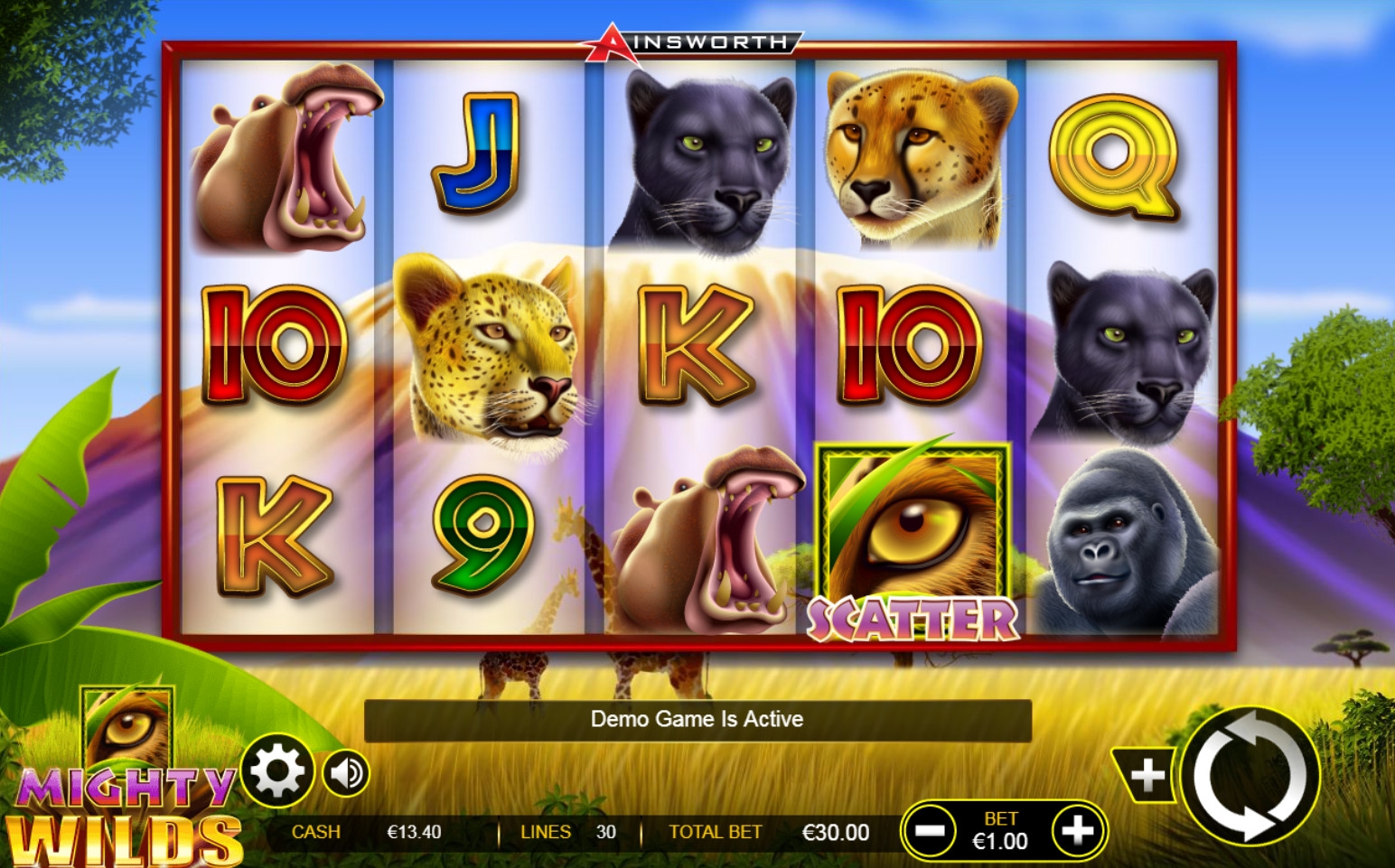This screenshot has height=868, width=1395.
Task: Increase the bet with the round plus button
Action: pyautogui.click(x=1077, y=830)
